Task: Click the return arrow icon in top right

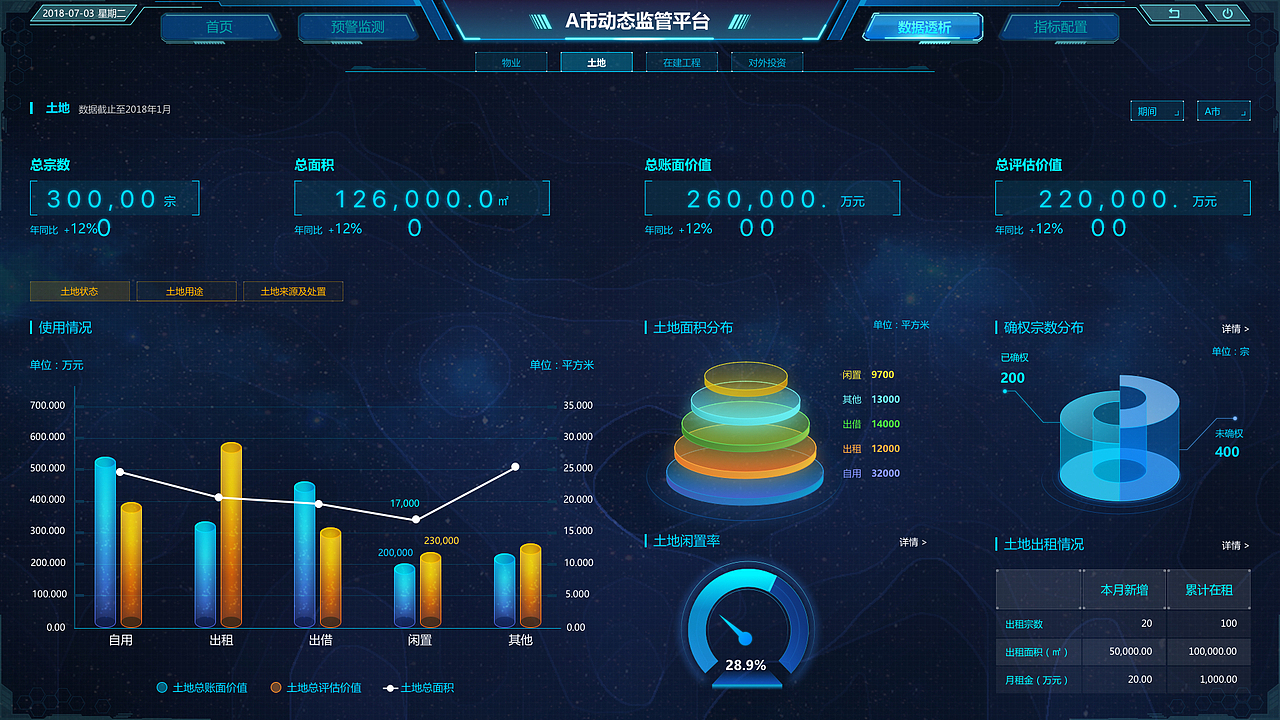Action: point(1175,14)
